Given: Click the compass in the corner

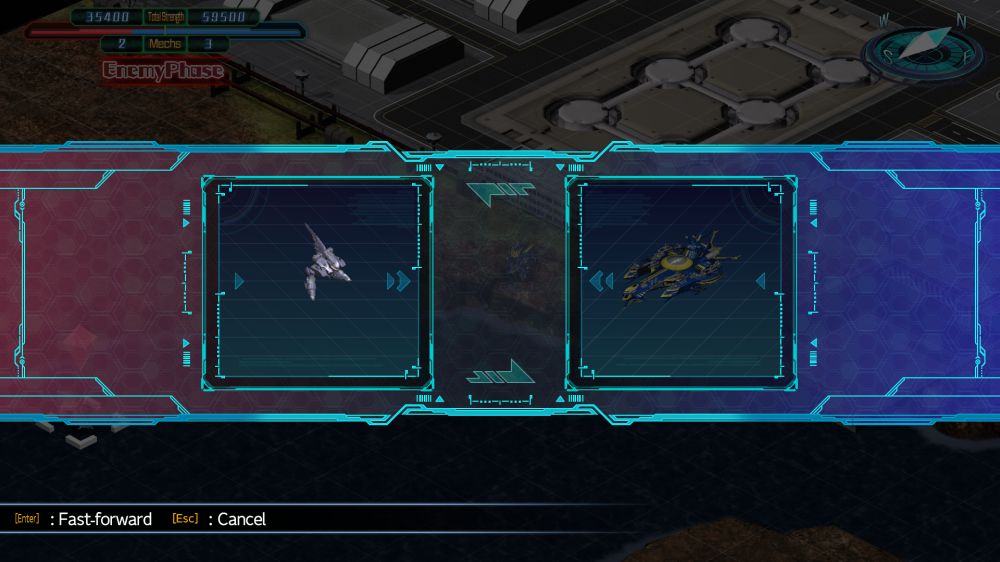Looking at the screenshot, I should click(x=922, y=50).
